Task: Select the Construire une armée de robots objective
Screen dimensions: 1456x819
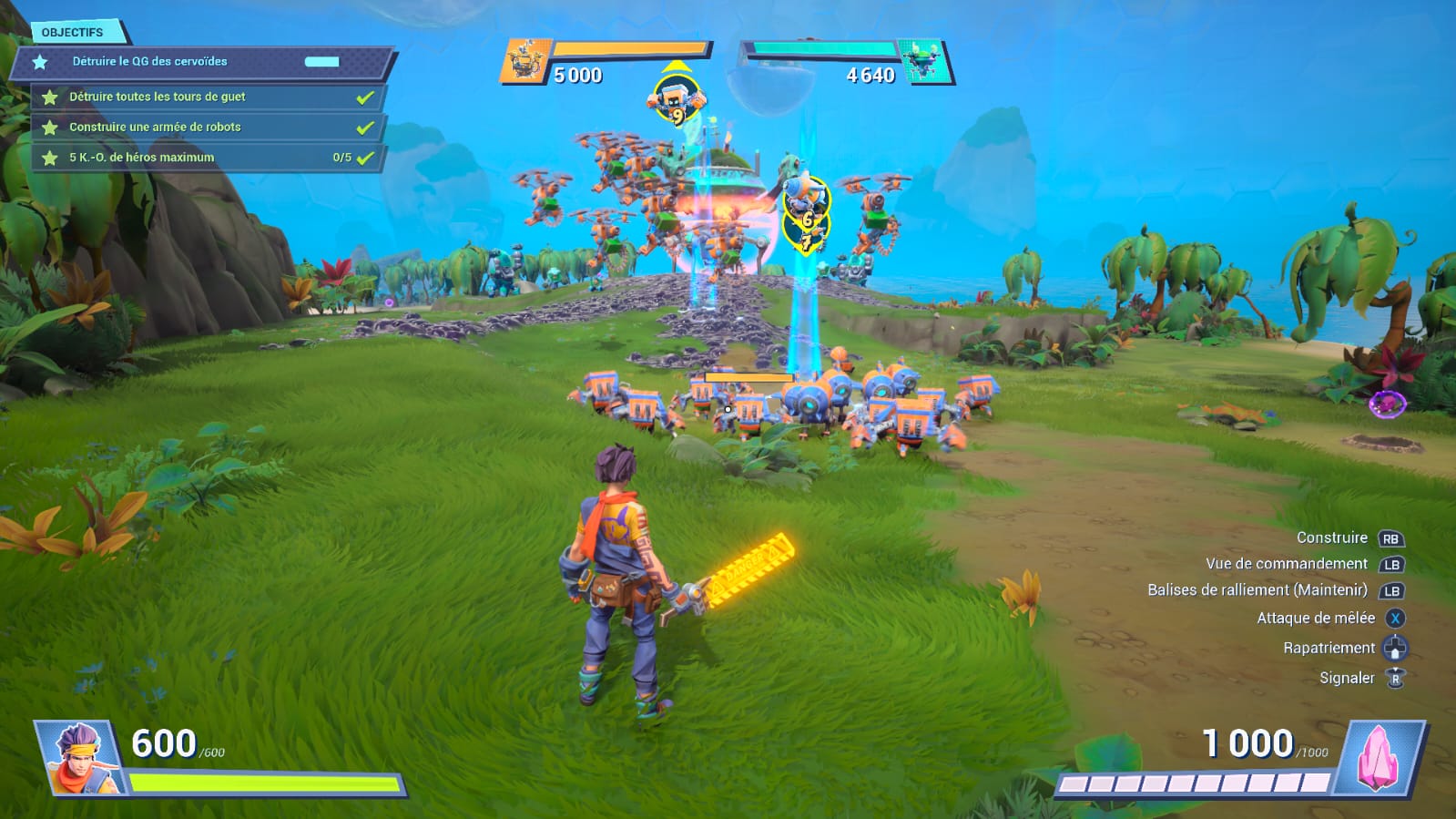Action: click(x=155, y=128)
